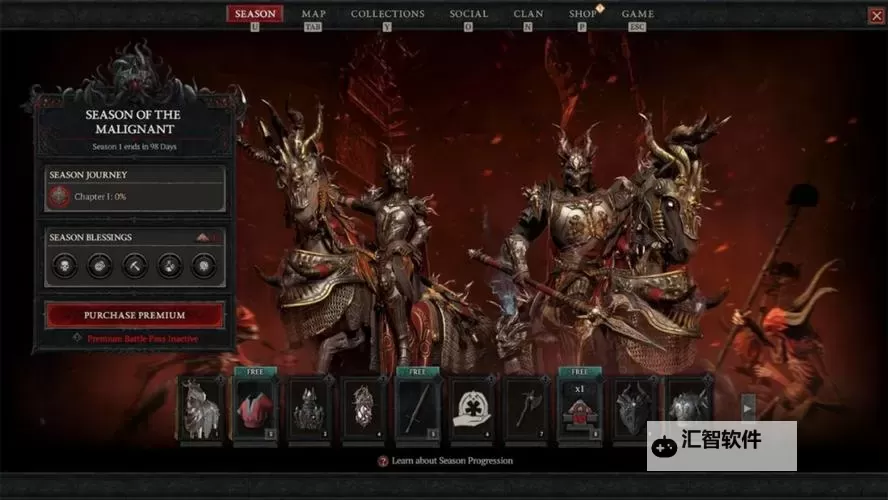The image size is (888, 500).
Task: Switch to the Game tab
Action: pyautogui.click(x=637, y=14)
